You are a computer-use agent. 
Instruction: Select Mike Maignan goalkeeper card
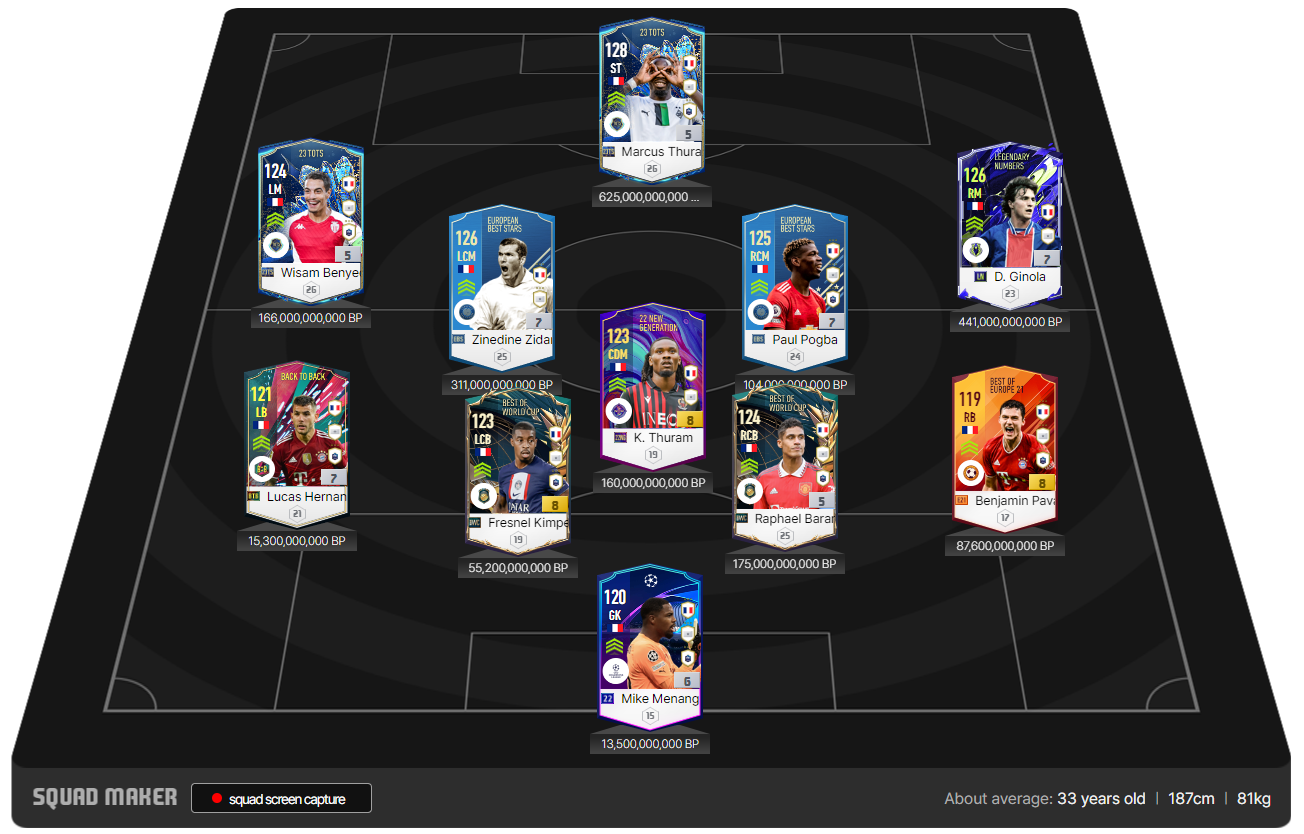click(649, 644)
